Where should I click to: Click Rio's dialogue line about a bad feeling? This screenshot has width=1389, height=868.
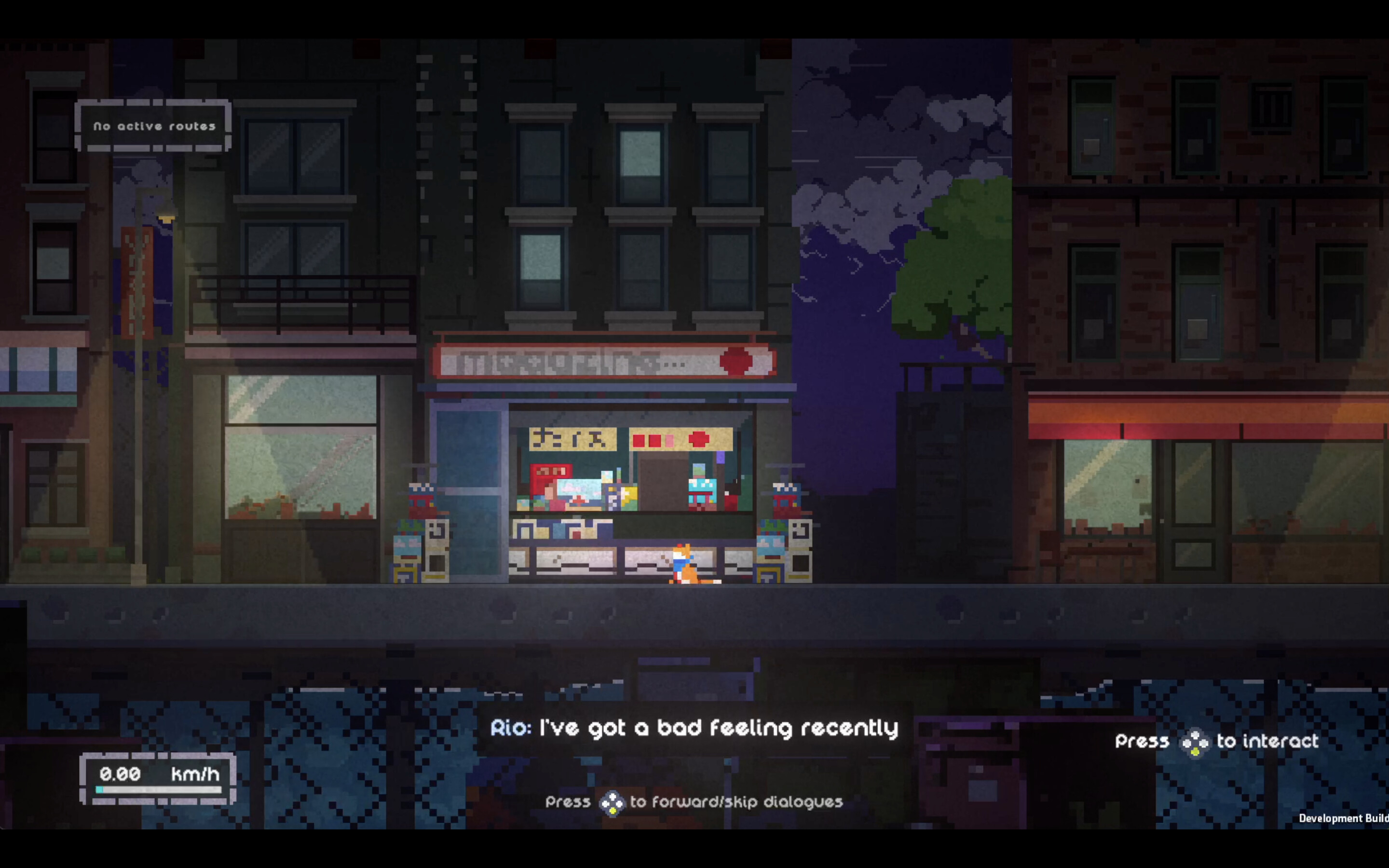click(x=694, y=728)
